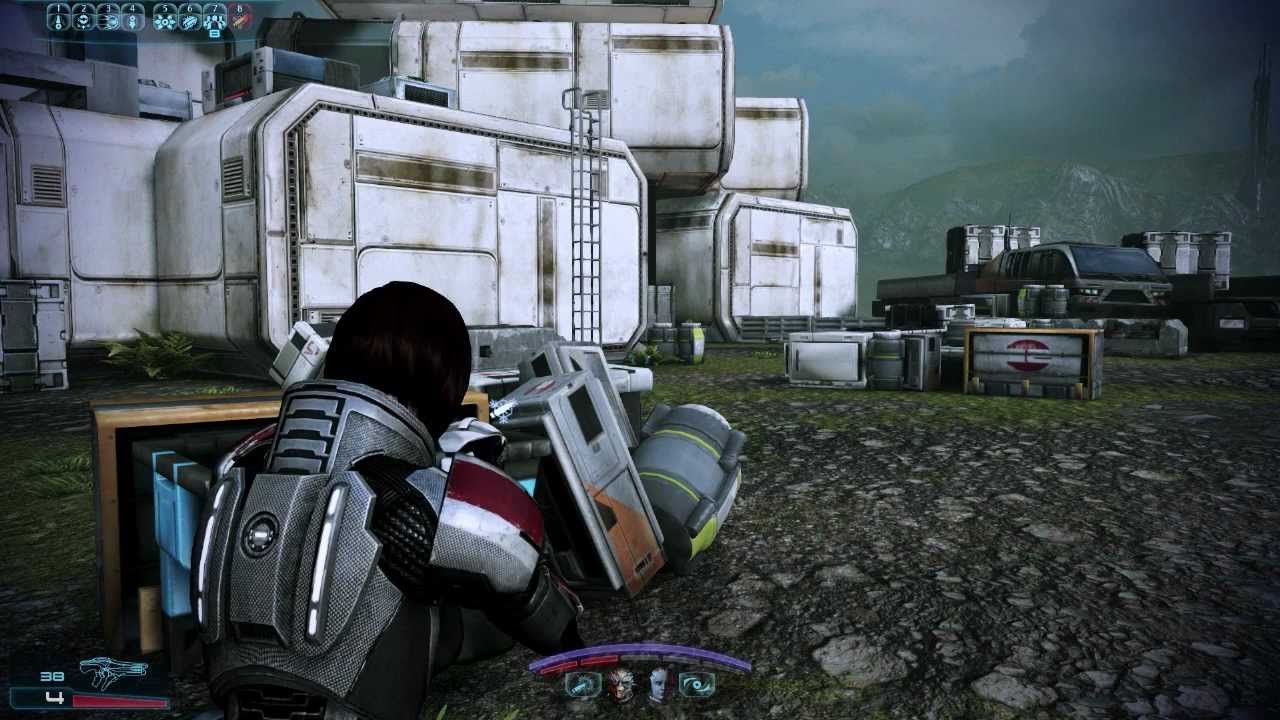Select the Singularity power in slot 3

[111, 20]
